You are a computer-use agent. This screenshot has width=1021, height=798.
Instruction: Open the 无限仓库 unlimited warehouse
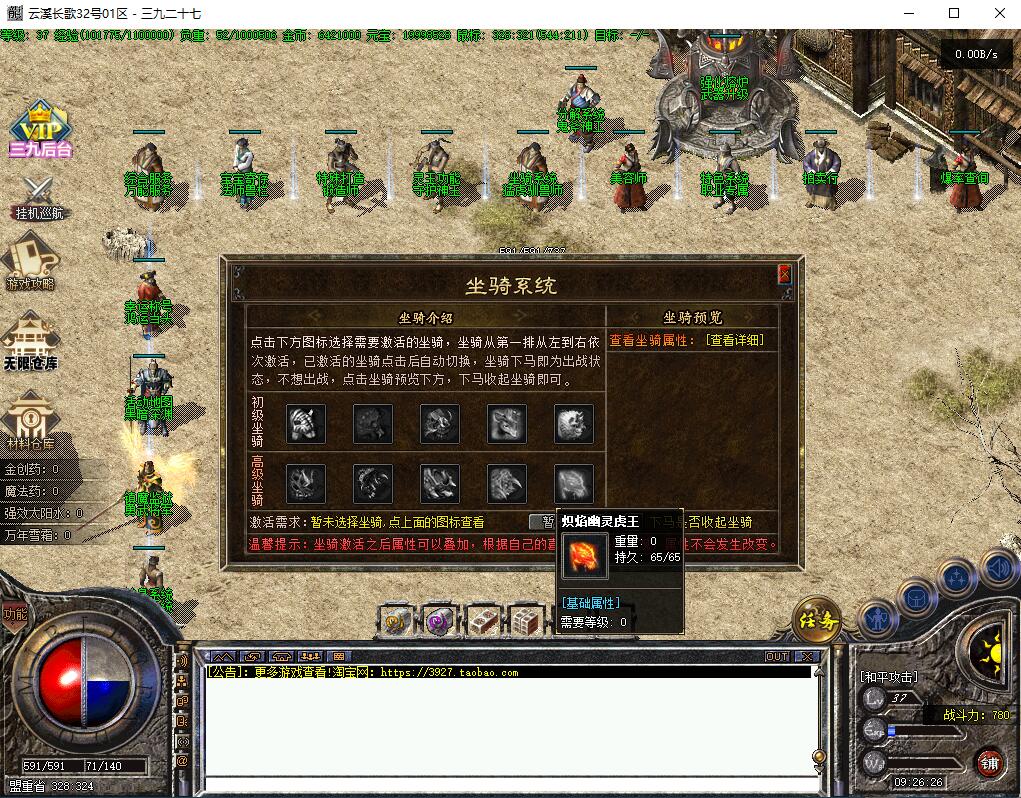point(31,341)
